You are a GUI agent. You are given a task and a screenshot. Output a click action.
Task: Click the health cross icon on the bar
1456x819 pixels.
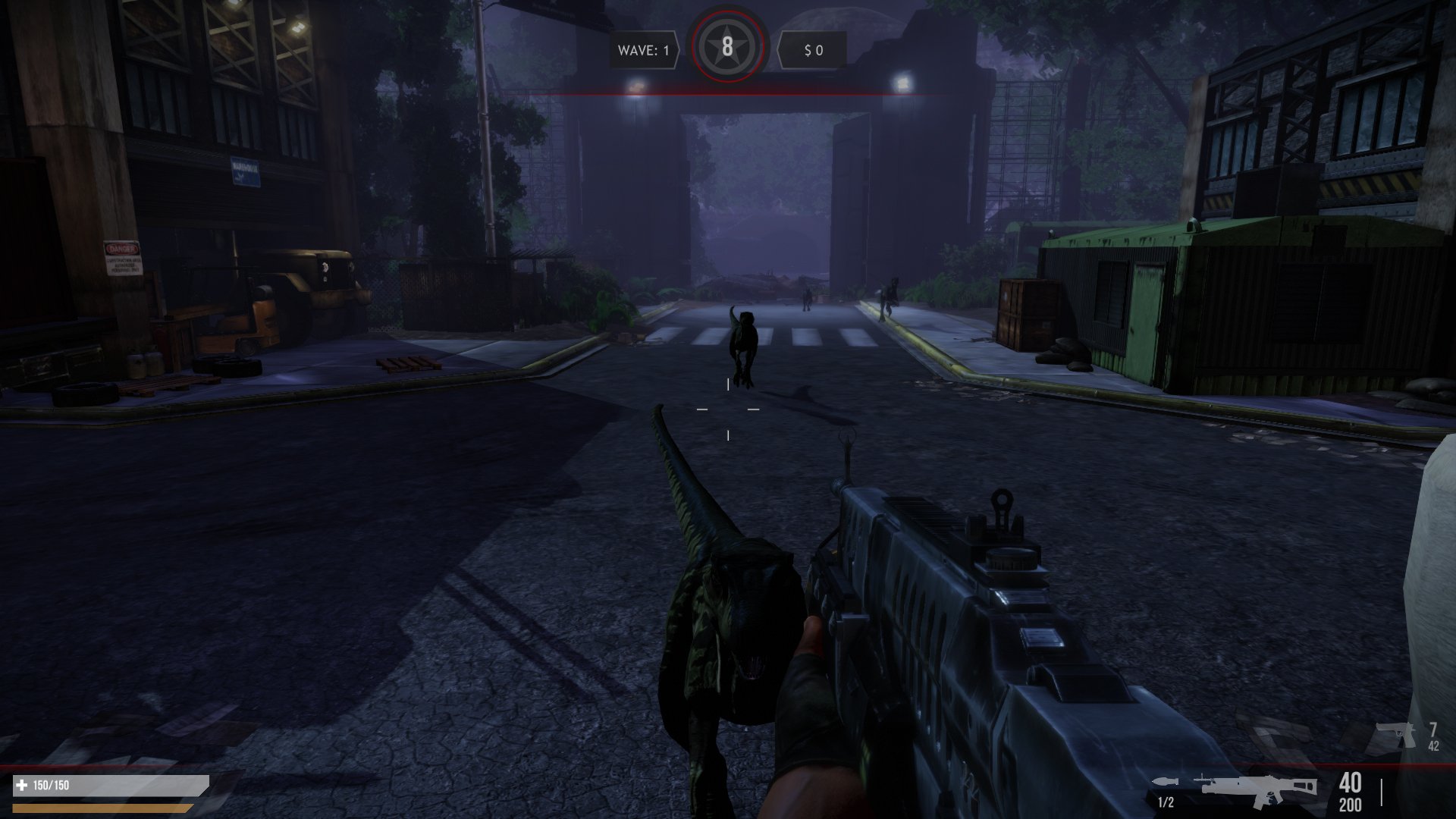[x=22, y=785]
